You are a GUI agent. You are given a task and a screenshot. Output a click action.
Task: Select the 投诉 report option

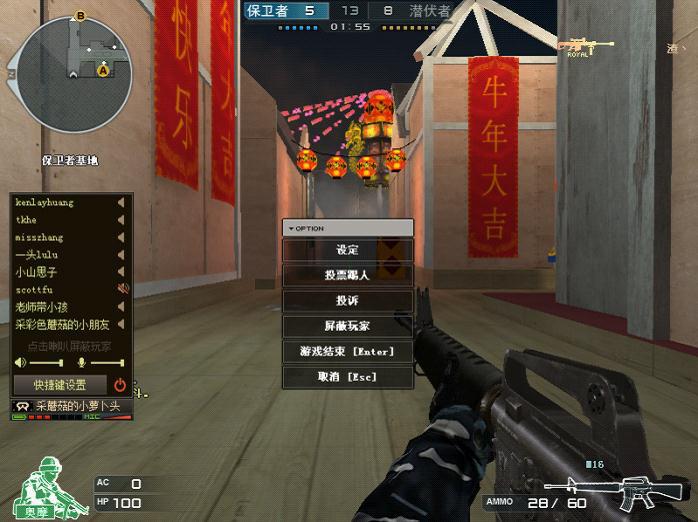click(x=347, y=301)
